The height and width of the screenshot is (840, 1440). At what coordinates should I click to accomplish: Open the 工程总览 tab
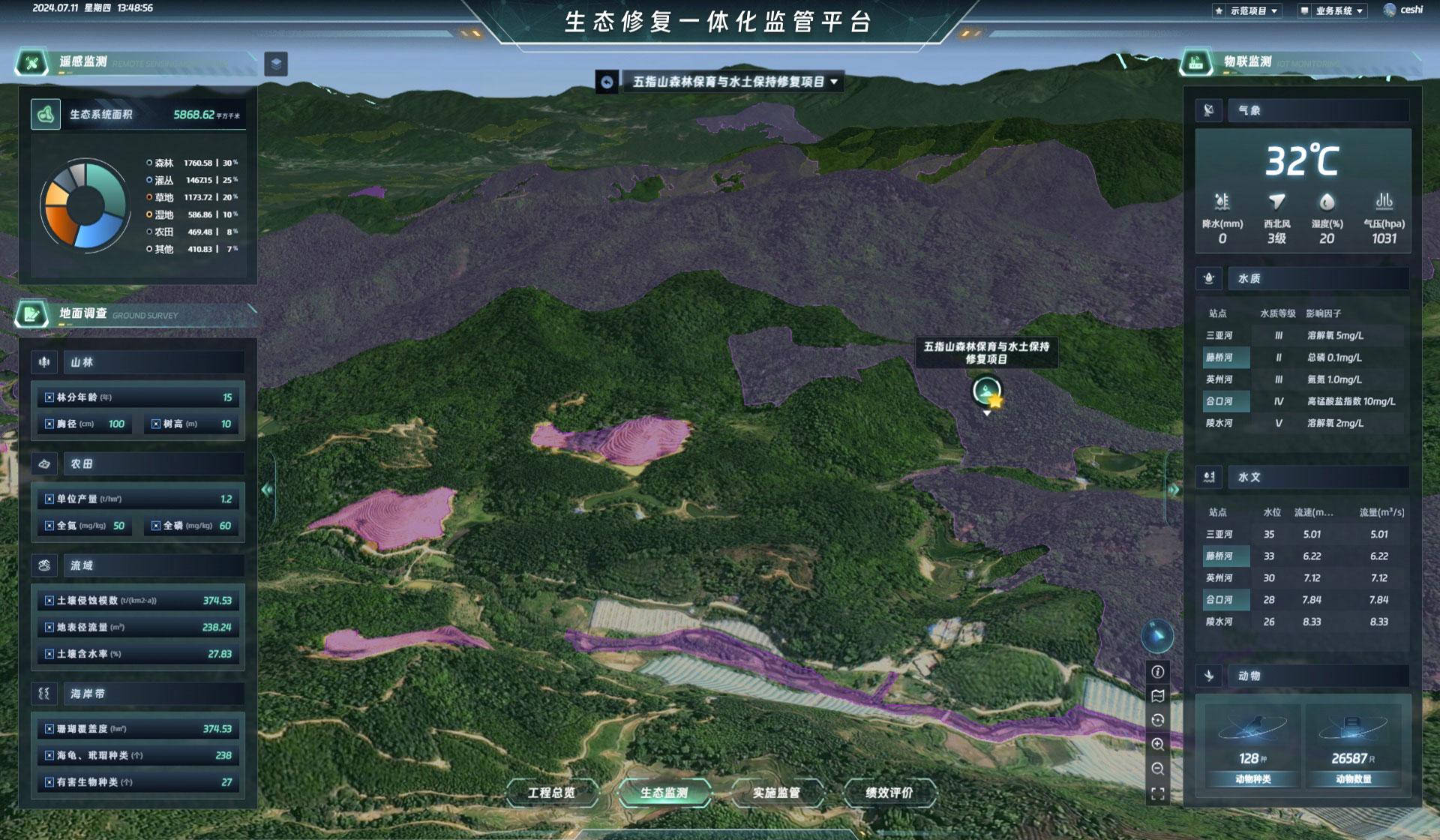coord(551,793)
